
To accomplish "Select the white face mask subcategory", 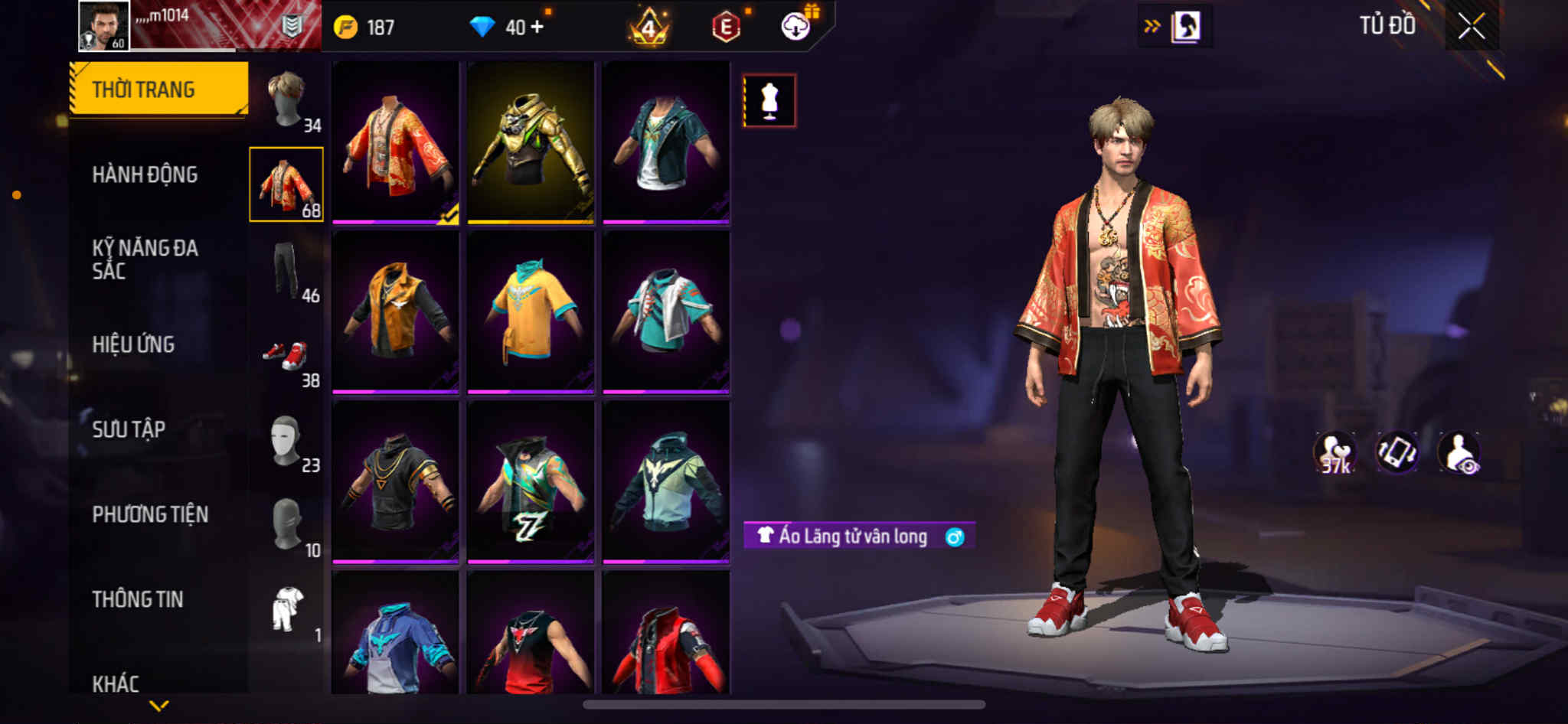I will tap(287, 441).
